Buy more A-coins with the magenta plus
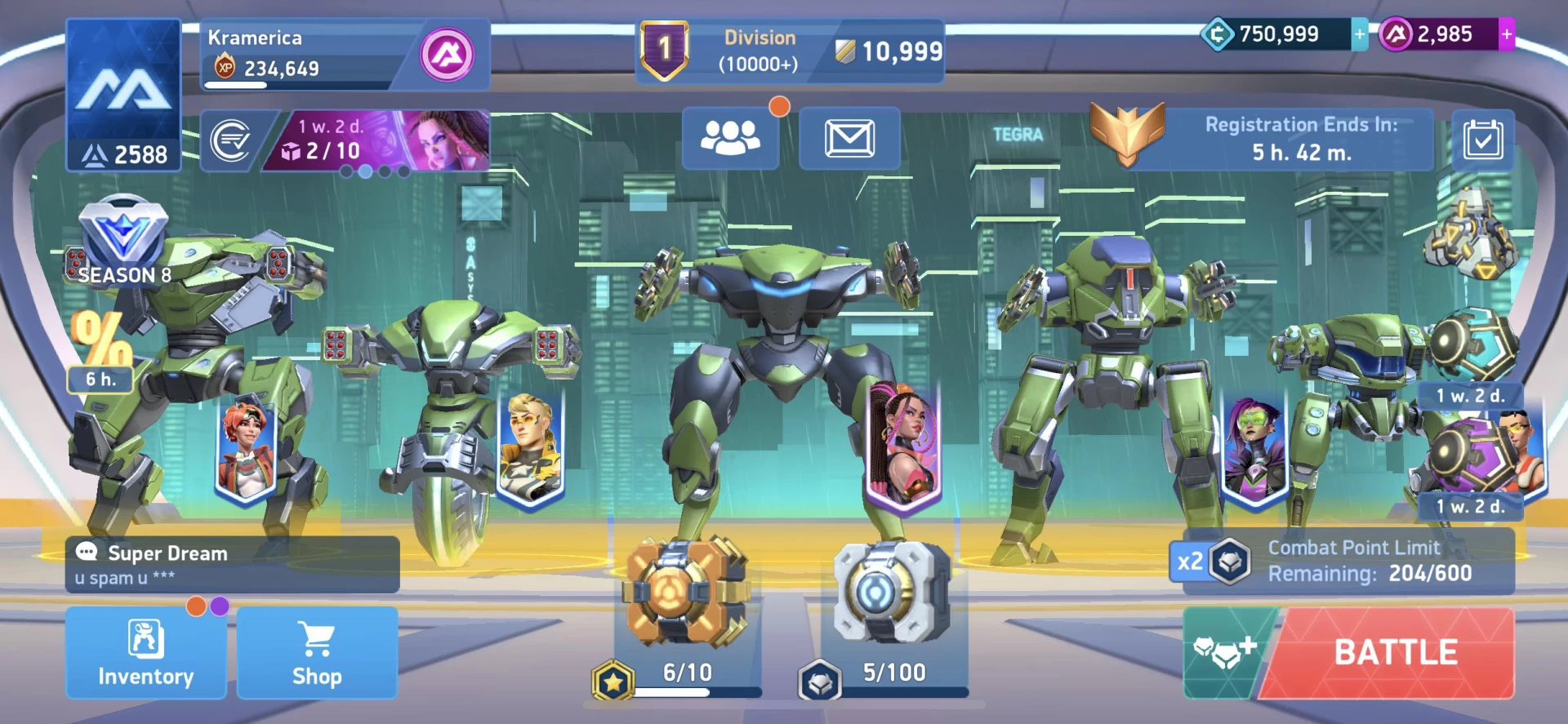The height and width of the screenshot is (724, 1568). 1507,34
